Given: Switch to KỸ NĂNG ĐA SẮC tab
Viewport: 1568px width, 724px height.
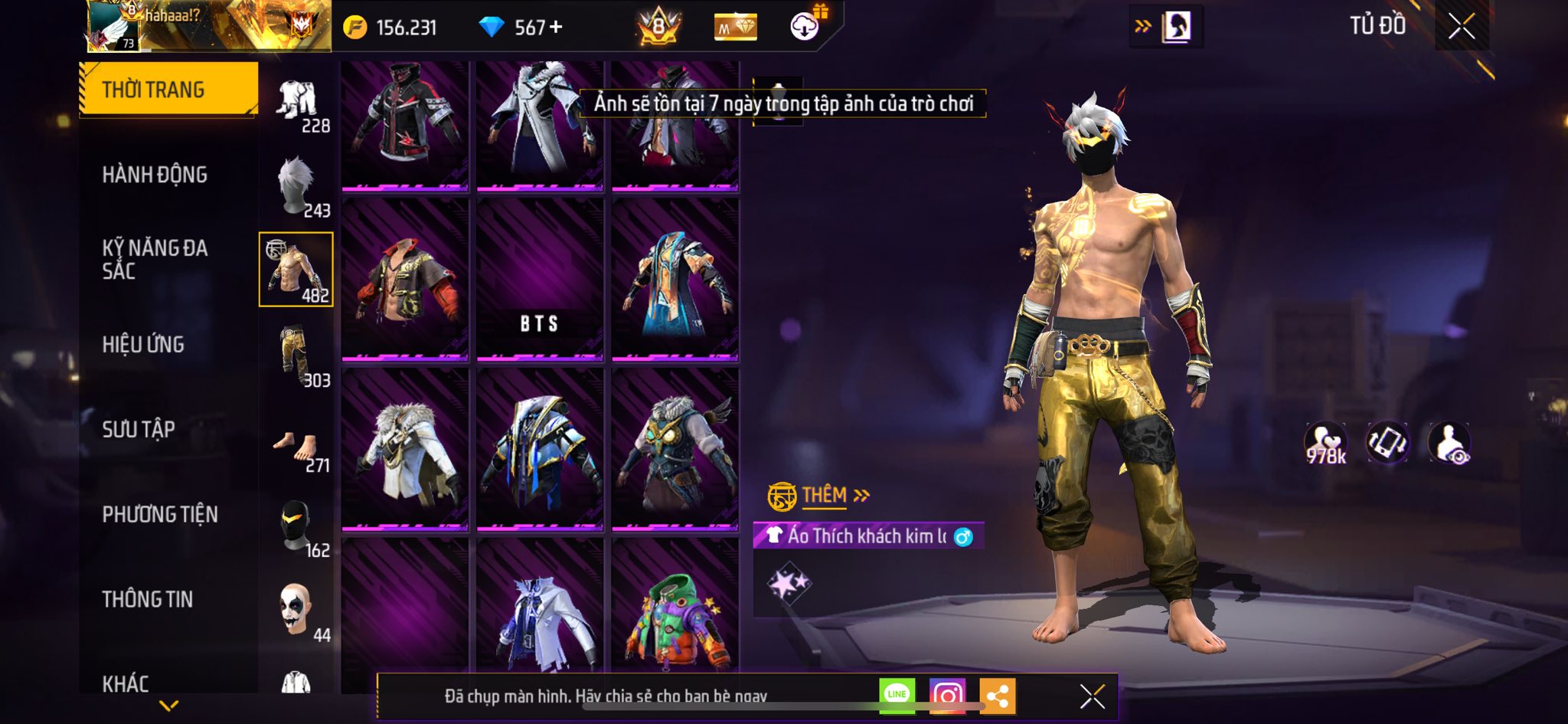Looking at the screenshot, I should pos(155,259).
